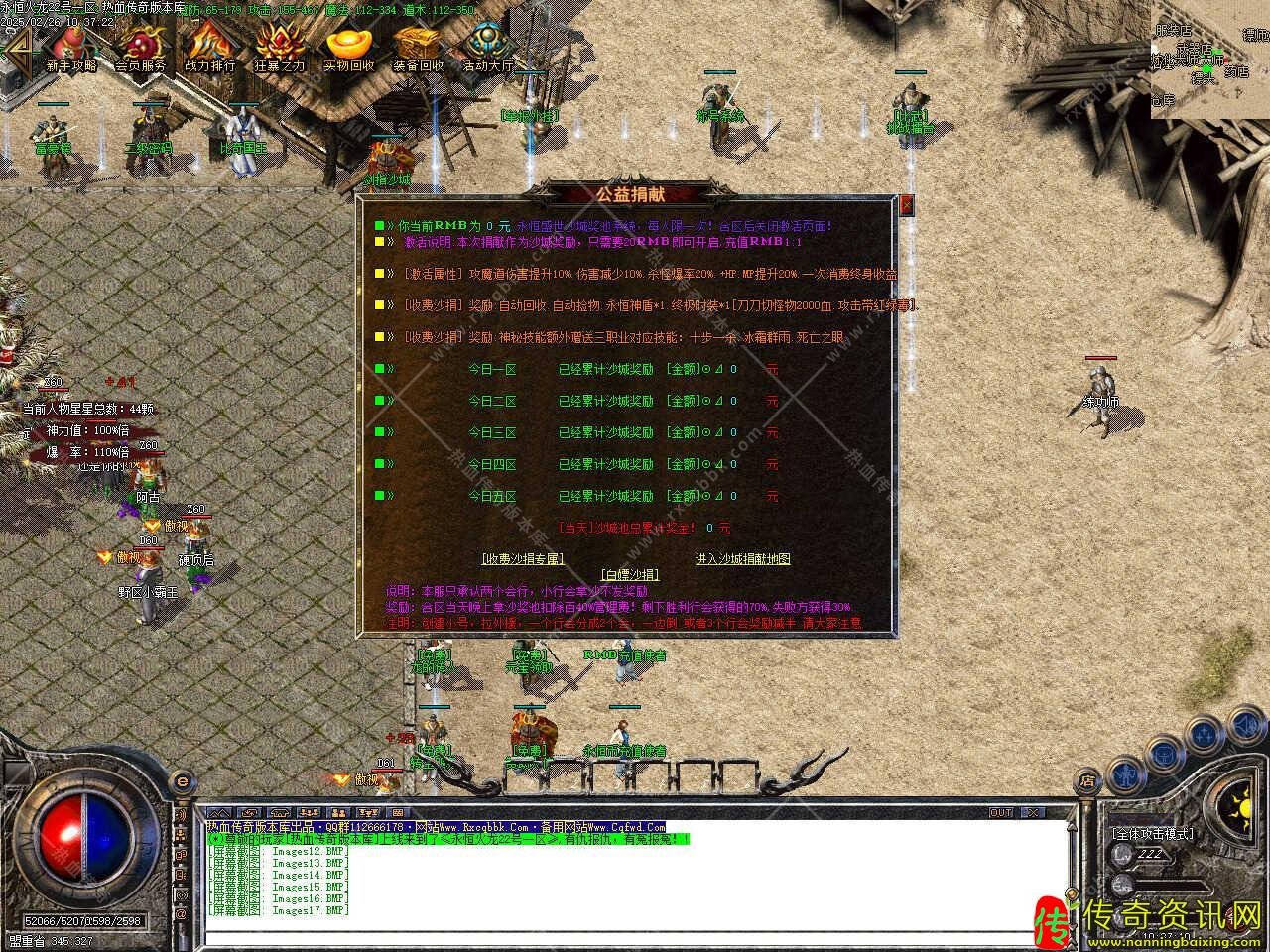Image resolution: width=1270 pixels, height=952 pixels.
Task: Close the 公益捐献 dialog window
Action: (x=905, y=205)
